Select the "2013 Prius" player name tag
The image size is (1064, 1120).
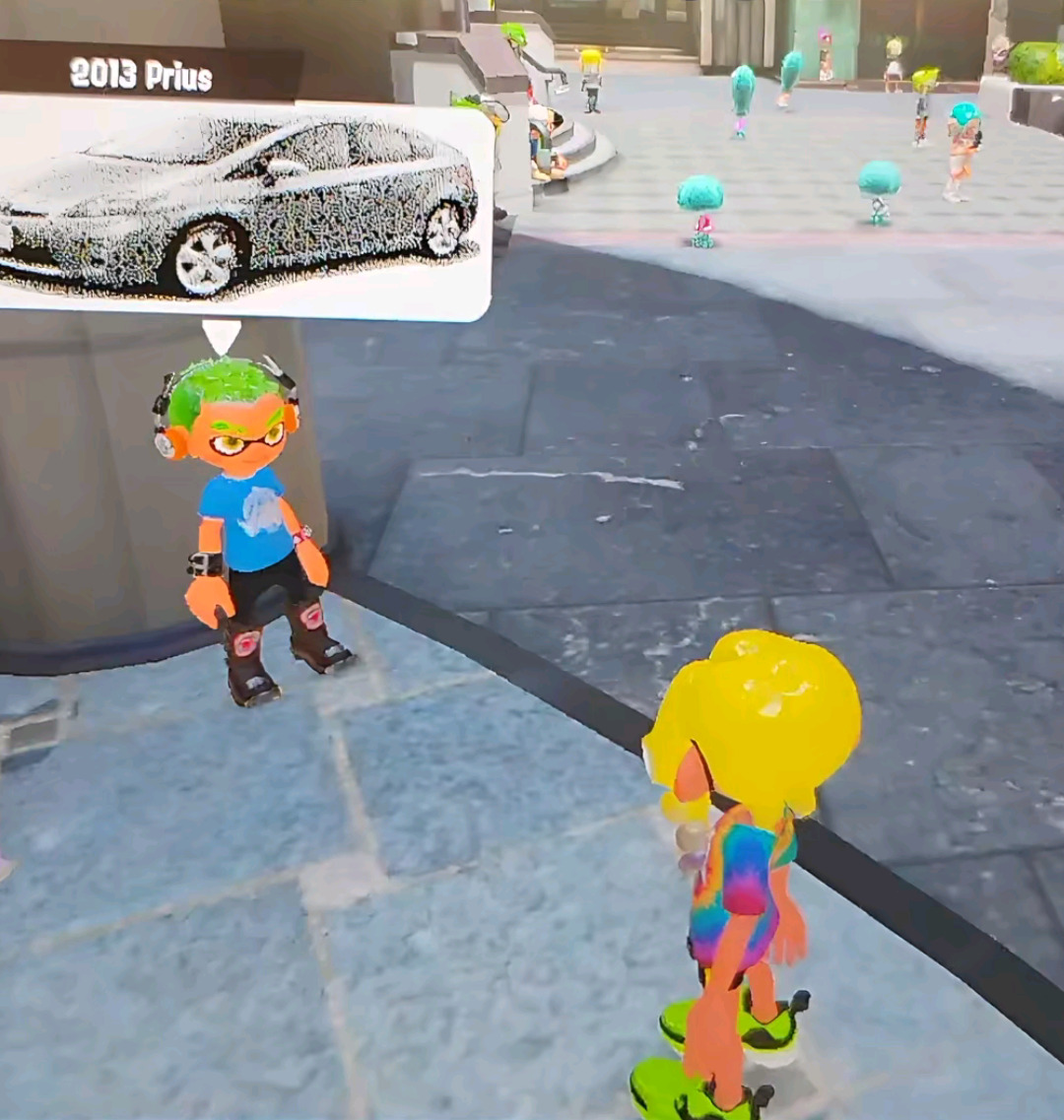141,75
